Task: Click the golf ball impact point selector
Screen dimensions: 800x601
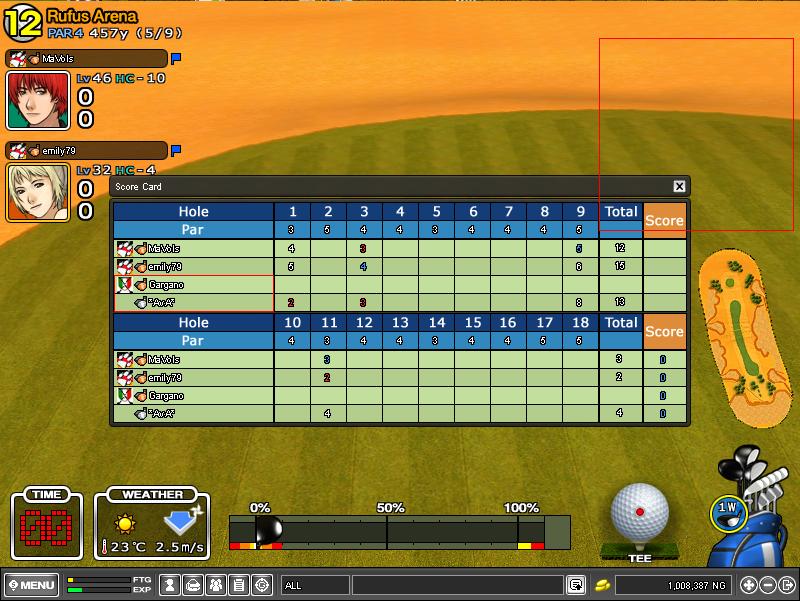Action: tap(640, 511)
